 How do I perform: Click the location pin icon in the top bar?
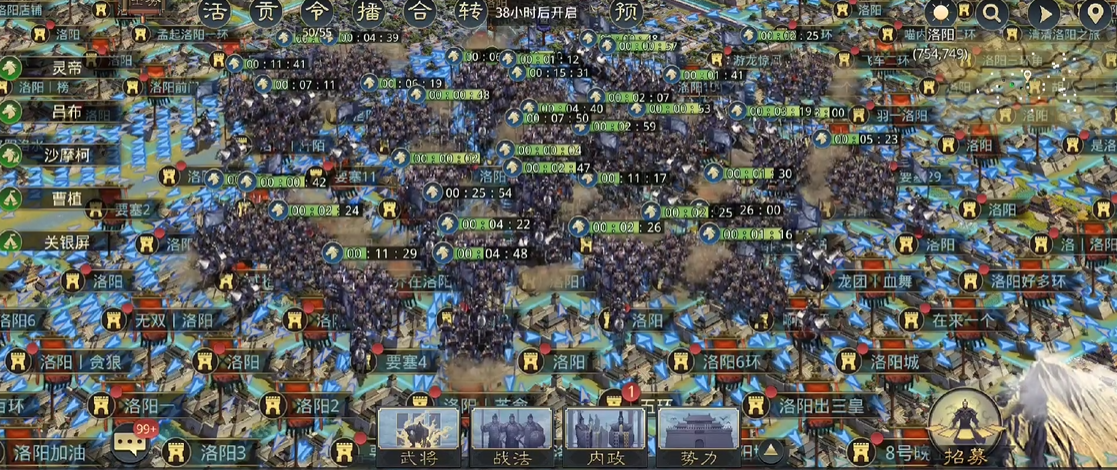click(1095, 14)
